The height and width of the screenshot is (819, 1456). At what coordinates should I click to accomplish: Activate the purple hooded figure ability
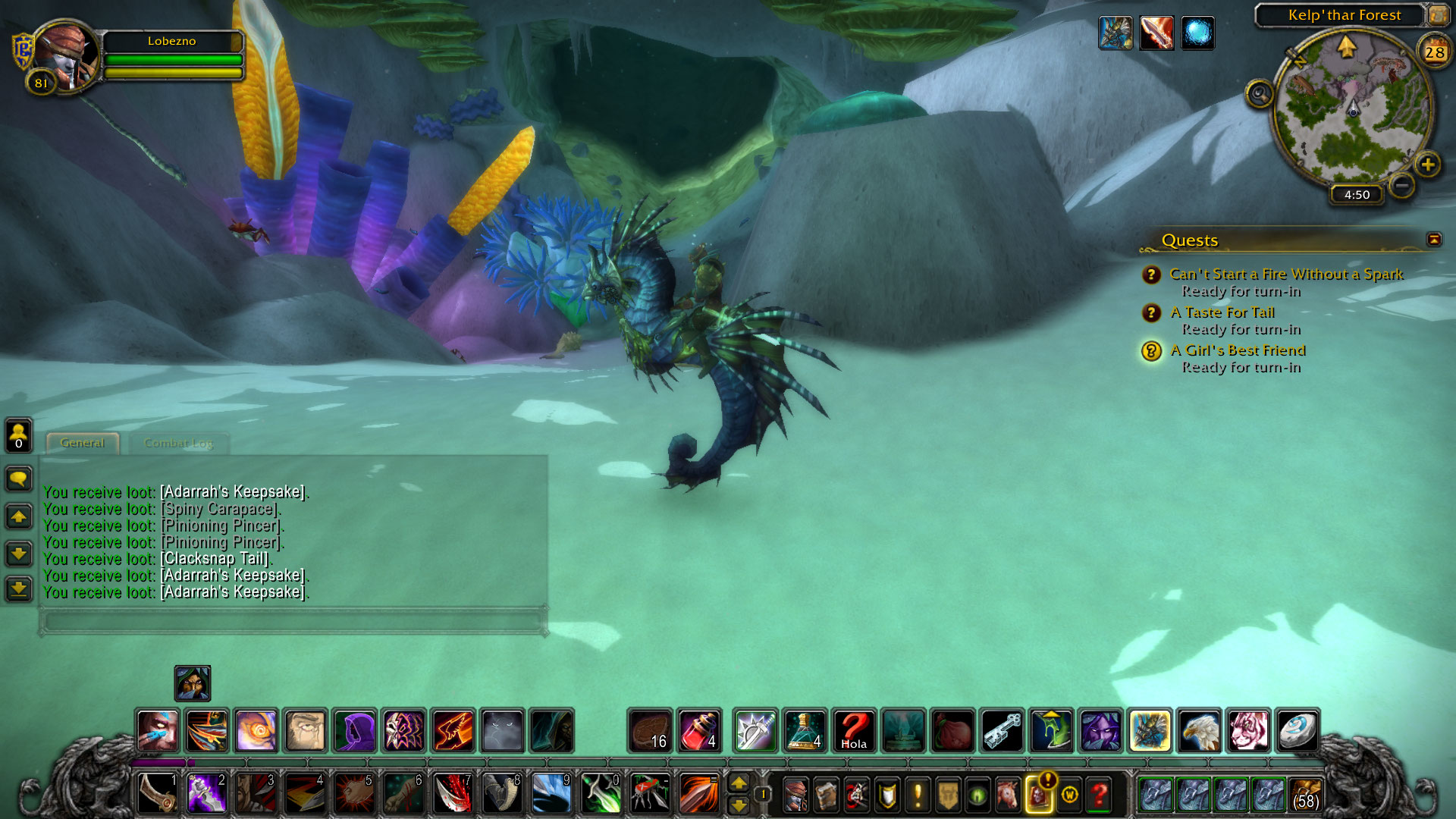(x=354, y=730)
